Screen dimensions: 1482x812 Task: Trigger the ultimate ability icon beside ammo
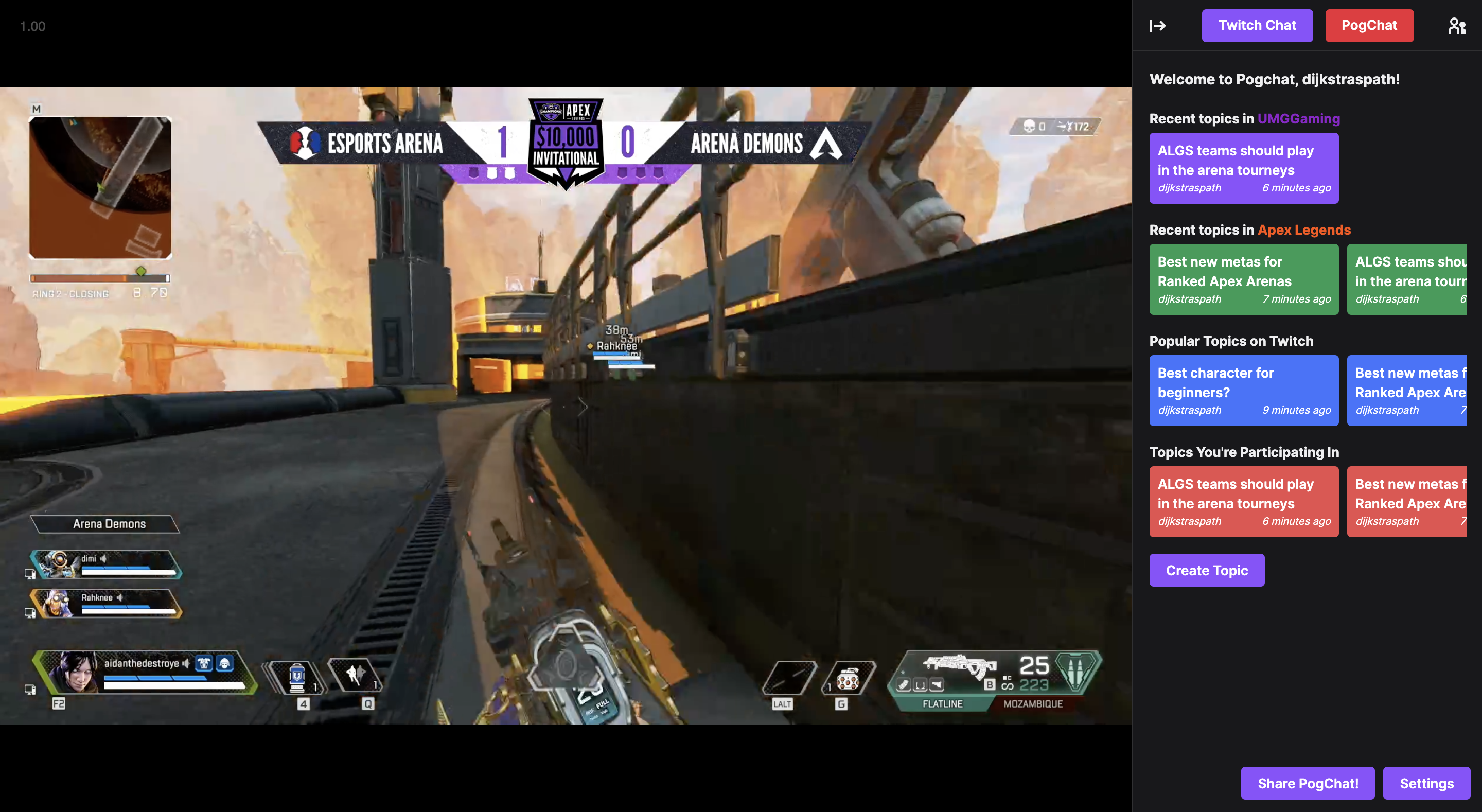coord(1076,672)
